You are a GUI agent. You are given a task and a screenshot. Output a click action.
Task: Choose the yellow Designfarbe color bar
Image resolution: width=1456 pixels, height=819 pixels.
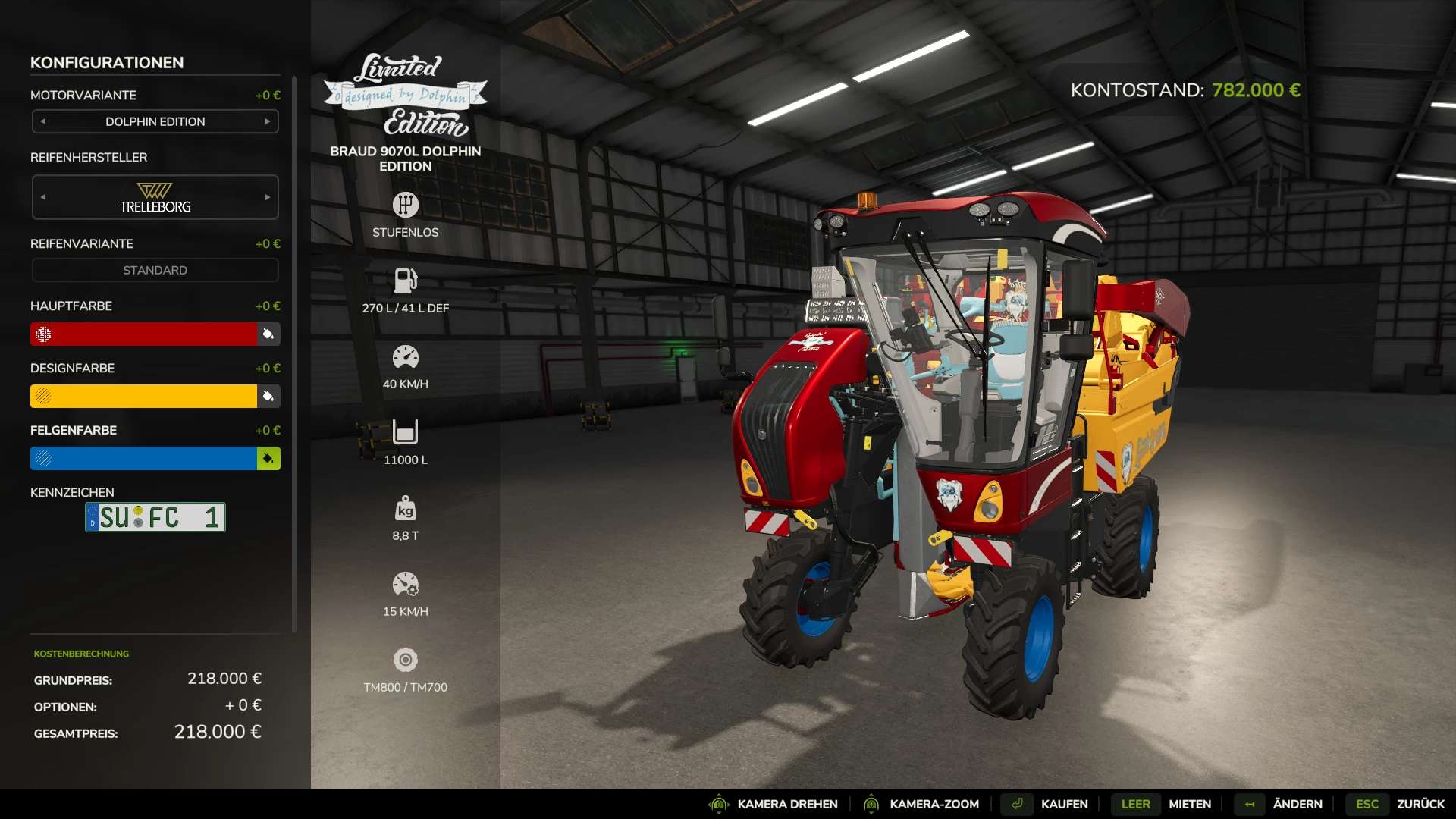[144, 396]
